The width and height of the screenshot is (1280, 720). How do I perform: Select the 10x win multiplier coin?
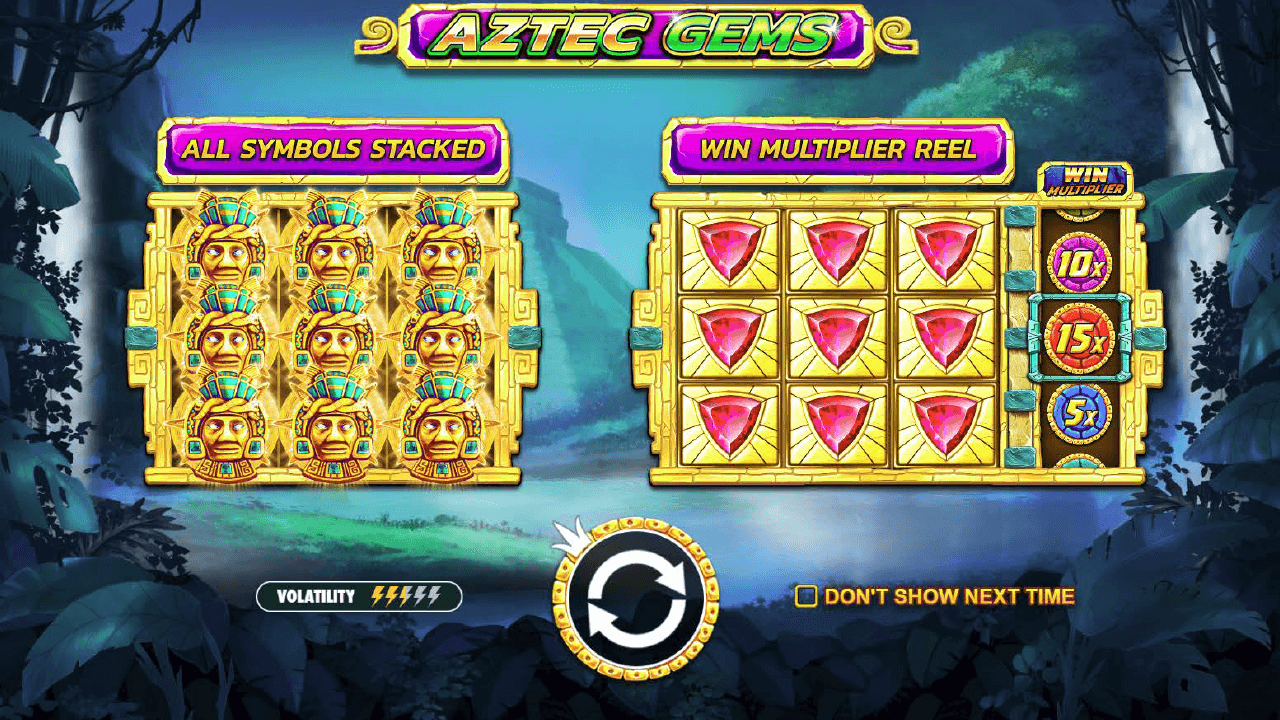1082,261
